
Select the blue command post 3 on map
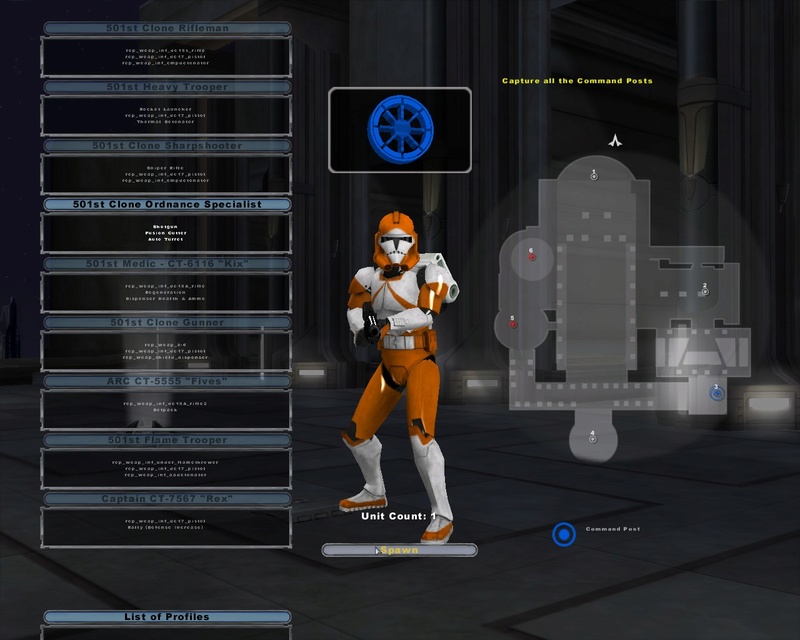[x=717, y=393]
